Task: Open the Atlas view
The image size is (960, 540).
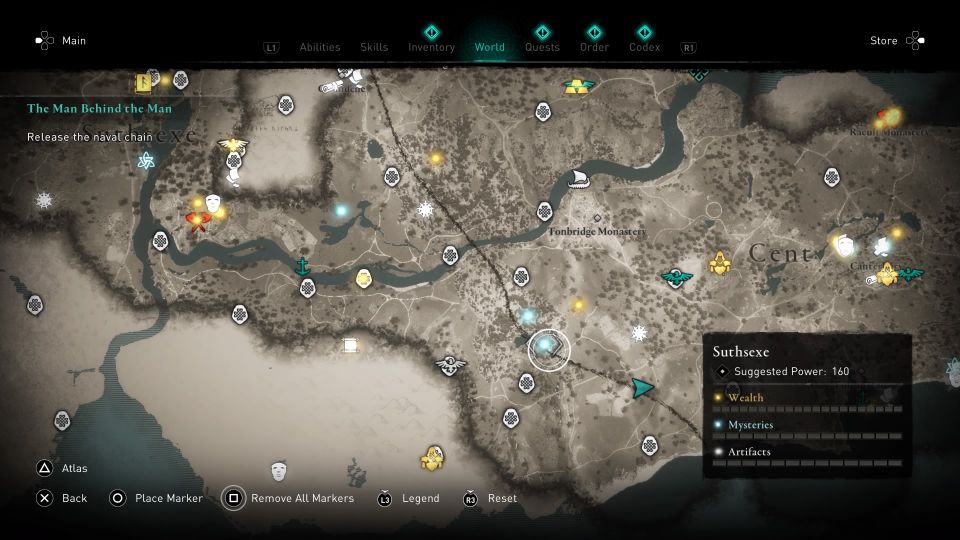Action: pyautogui.click(x=74, y=468)
